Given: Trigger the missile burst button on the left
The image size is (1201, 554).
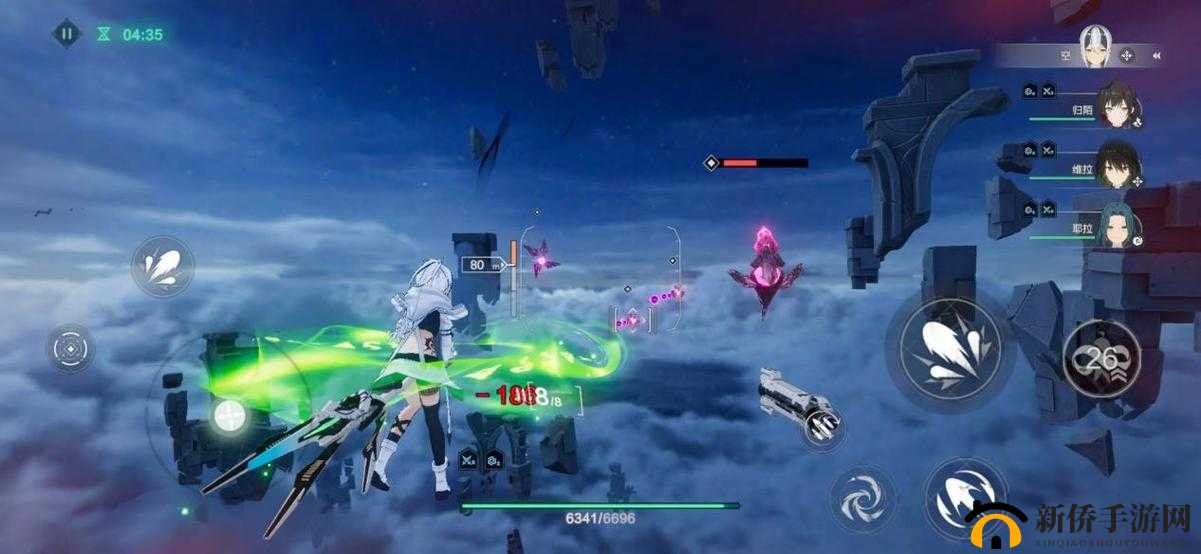Looking at the screenshot, I should 162,266.
